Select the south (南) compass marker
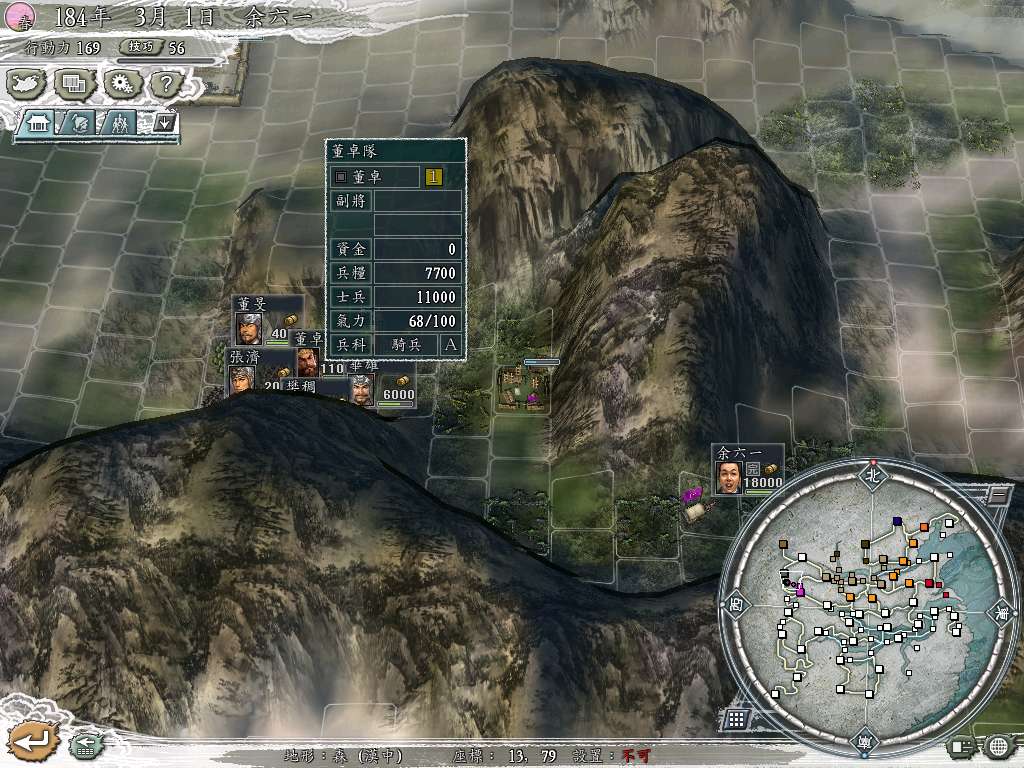 (x=863, y=743)
